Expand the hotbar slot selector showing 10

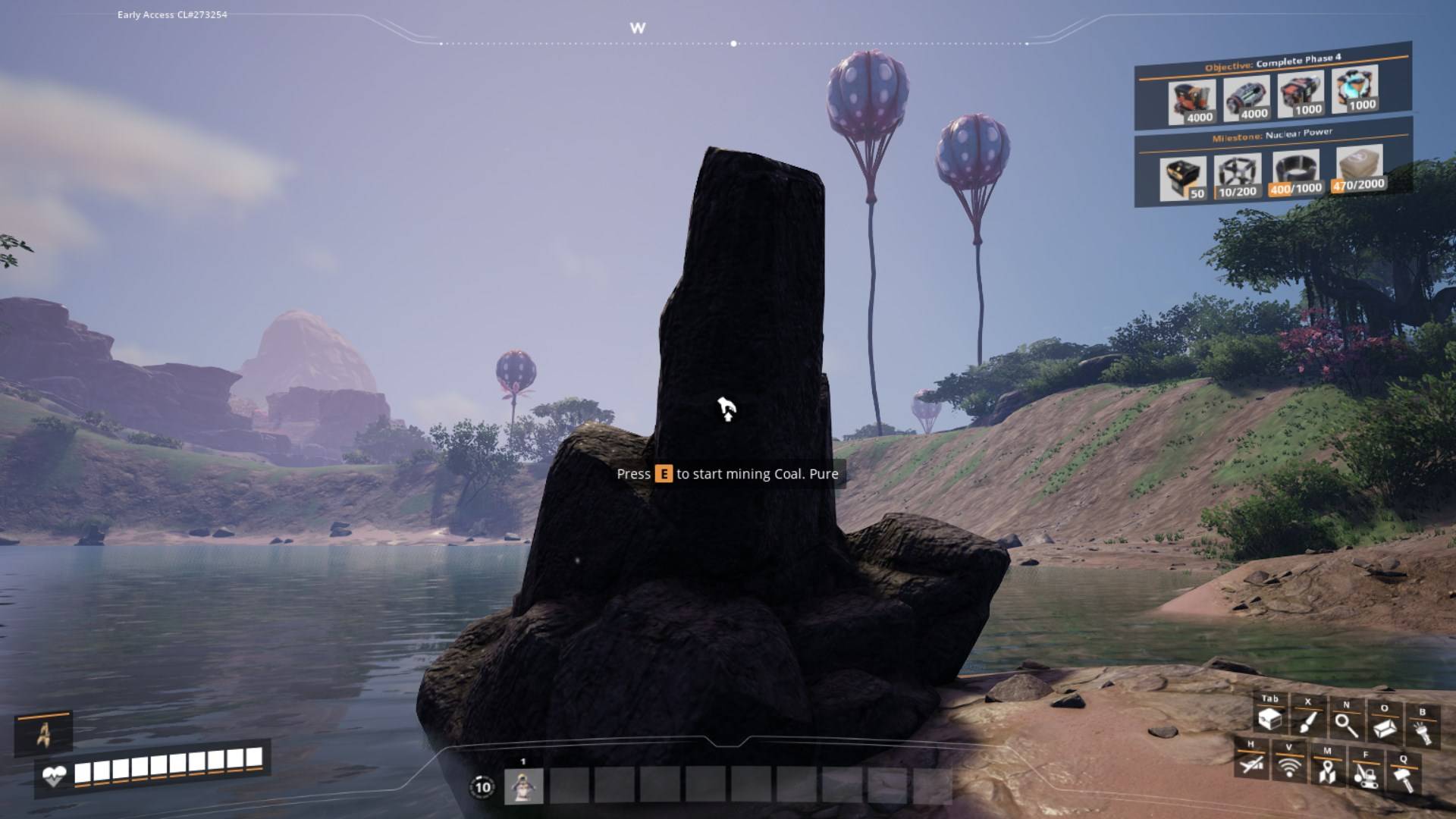point(483,785)
